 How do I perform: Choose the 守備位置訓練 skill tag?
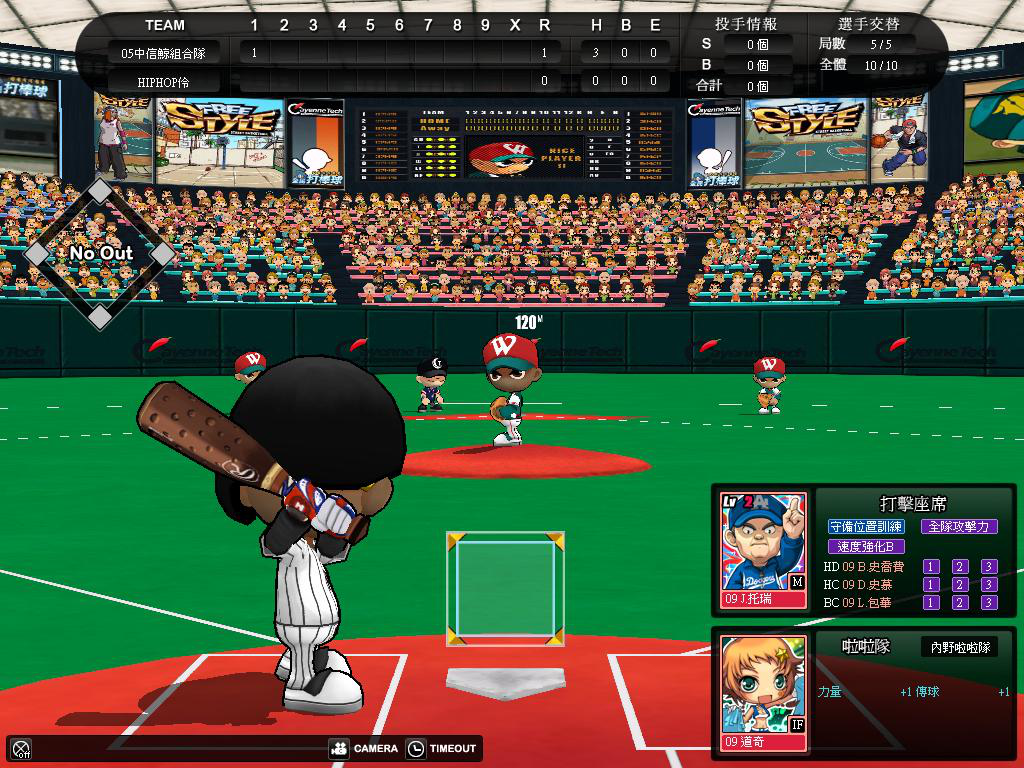866,526
